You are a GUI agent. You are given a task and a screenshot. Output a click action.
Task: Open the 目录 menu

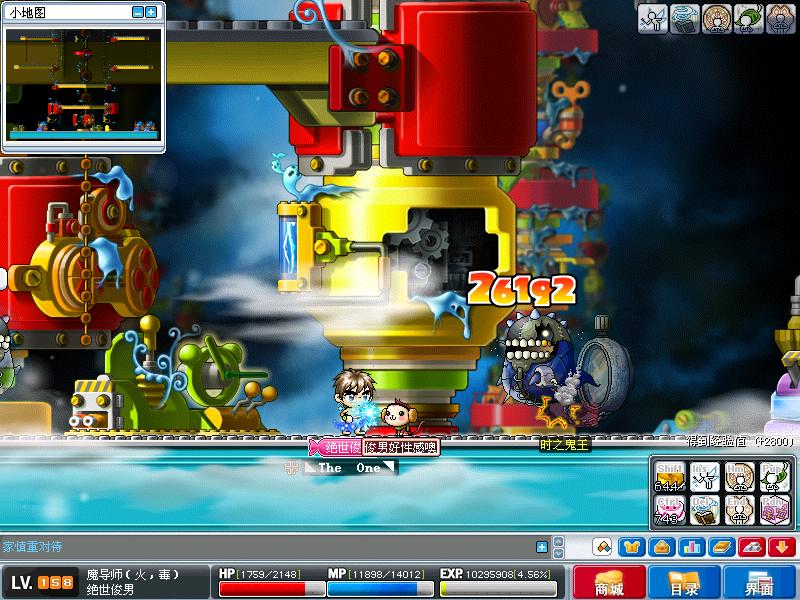coord(684,582)
